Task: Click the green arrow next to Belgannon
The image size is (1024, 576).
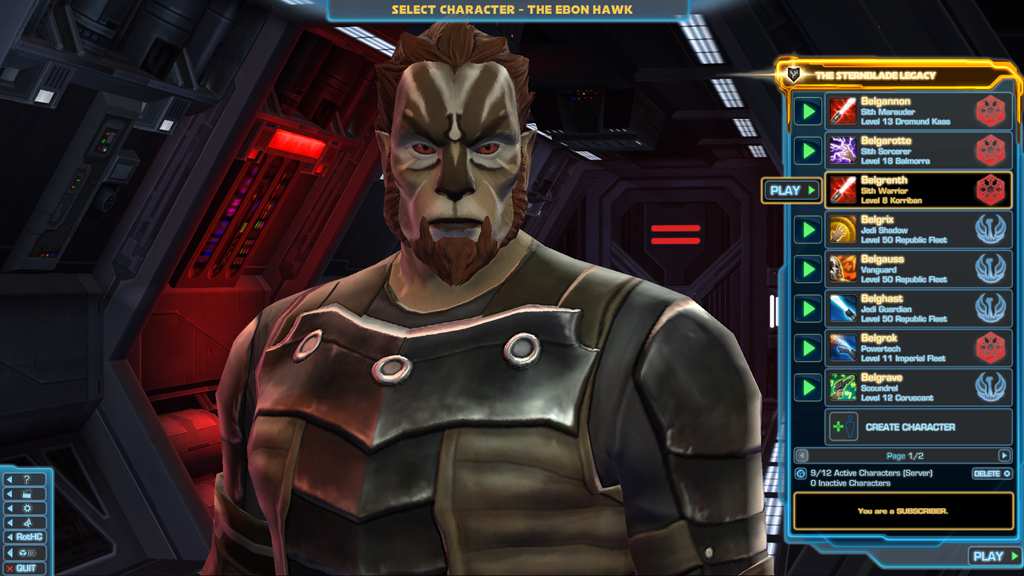Action: click(x=808, y=111)
